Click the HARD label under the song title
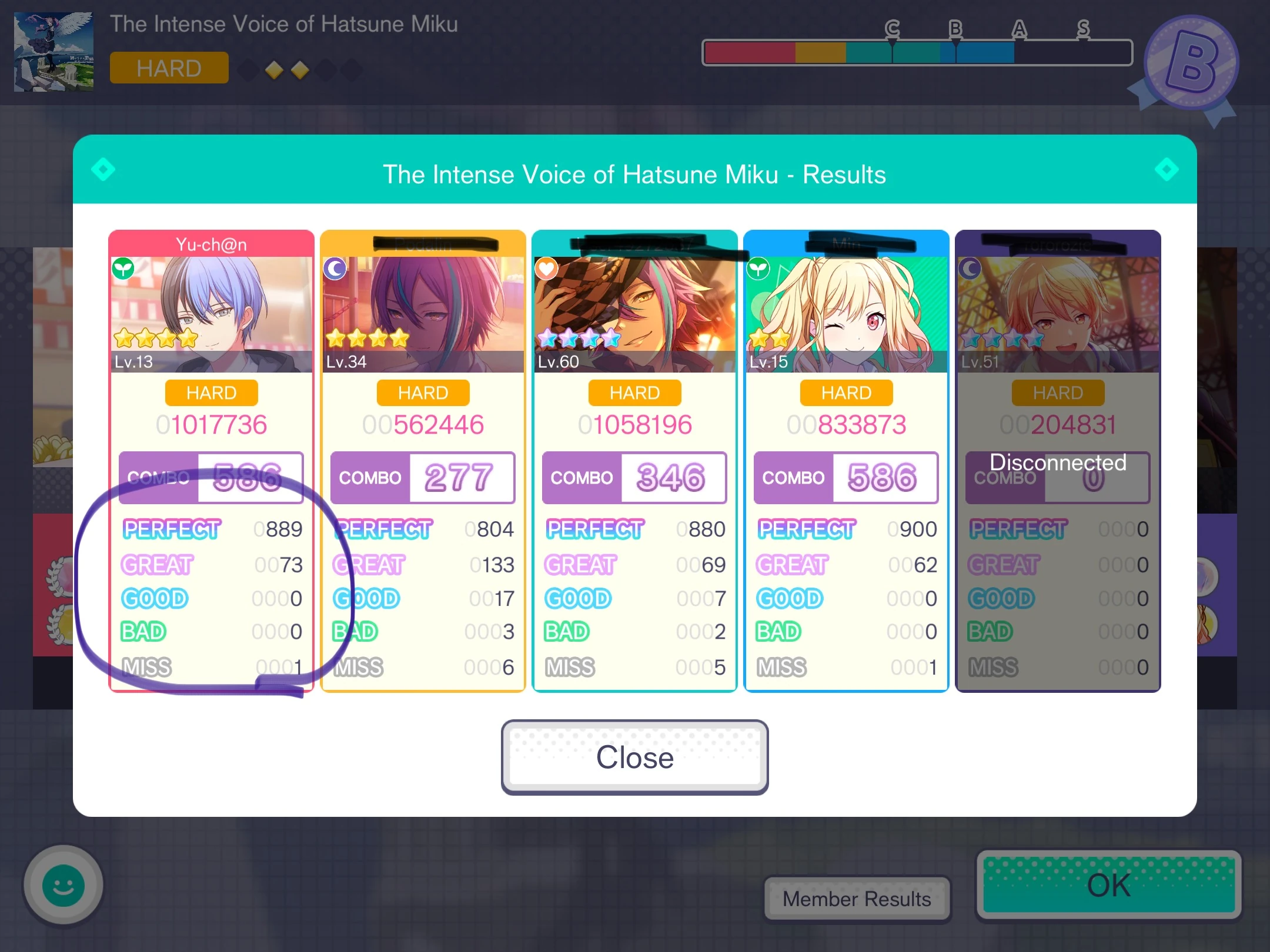Viewport: 1270px width, 952px height. pos(169,68)
